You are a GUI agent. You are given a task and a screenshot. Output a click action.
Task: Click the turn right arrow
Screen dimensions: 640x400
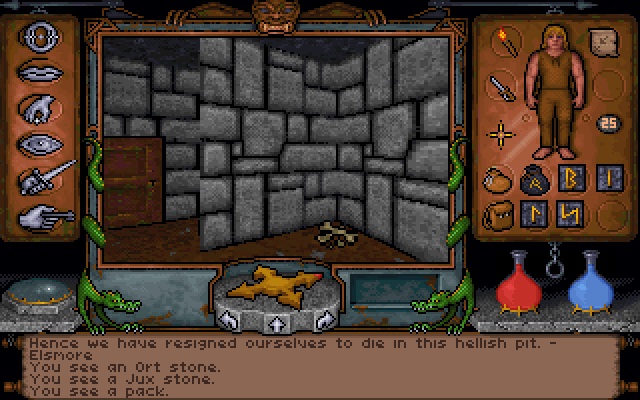(322, 320)
